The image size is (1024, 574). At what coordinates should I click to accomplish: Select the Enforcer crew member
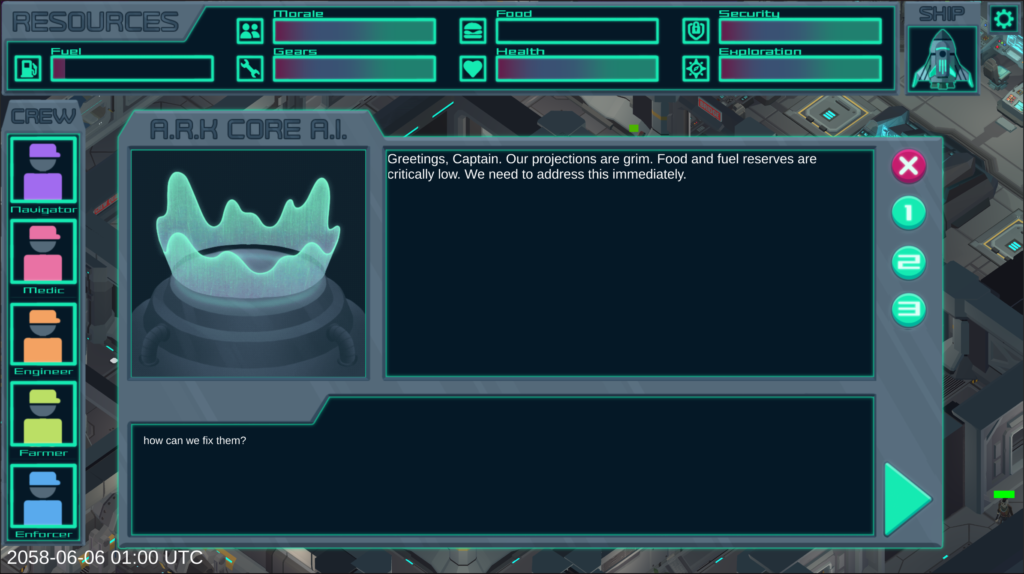tap(43, 497)
